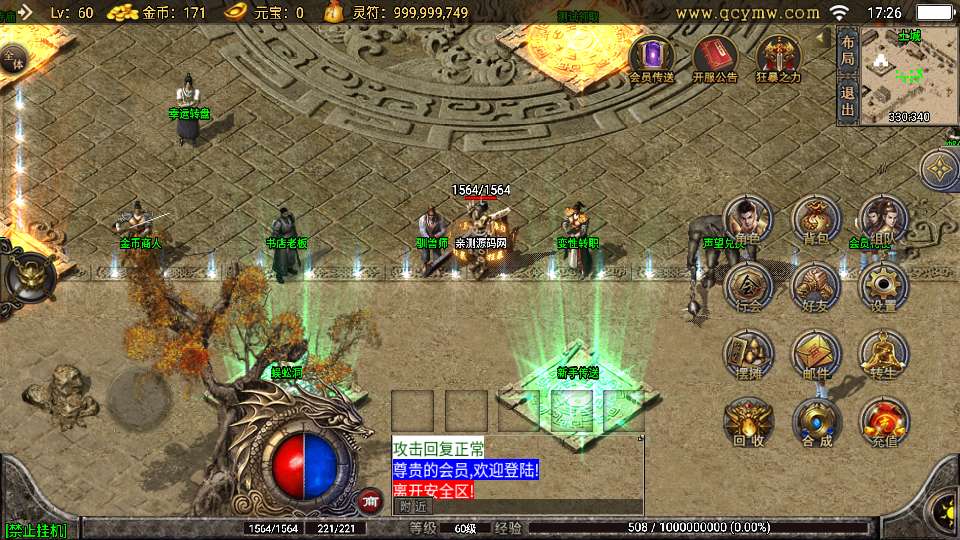Click the 退出 exit button
The image size is (960, 540).
point(847,100)
